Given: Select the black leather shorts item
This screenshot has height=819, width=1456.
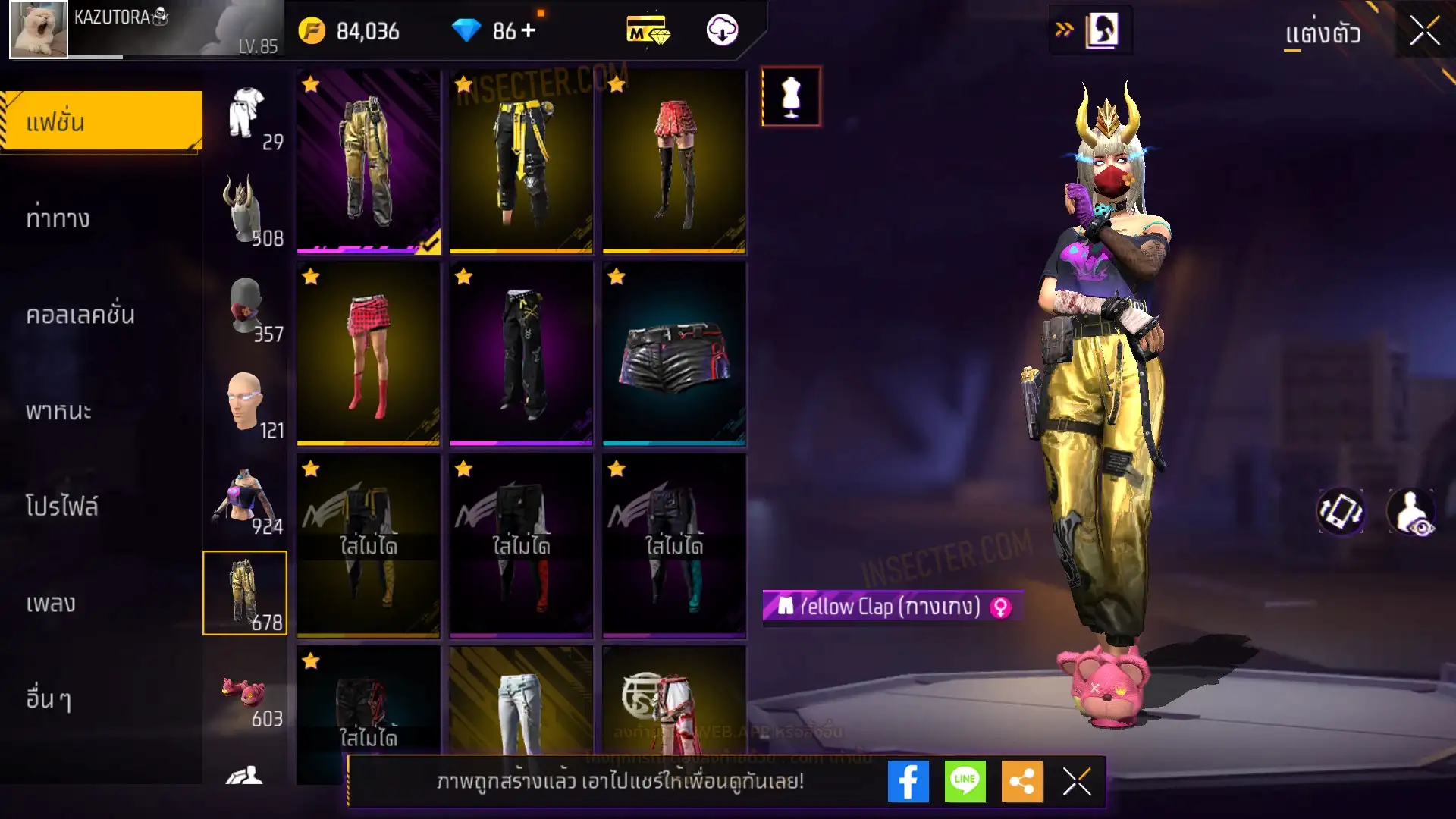Looking at the screenshot, I should (674, 354).
